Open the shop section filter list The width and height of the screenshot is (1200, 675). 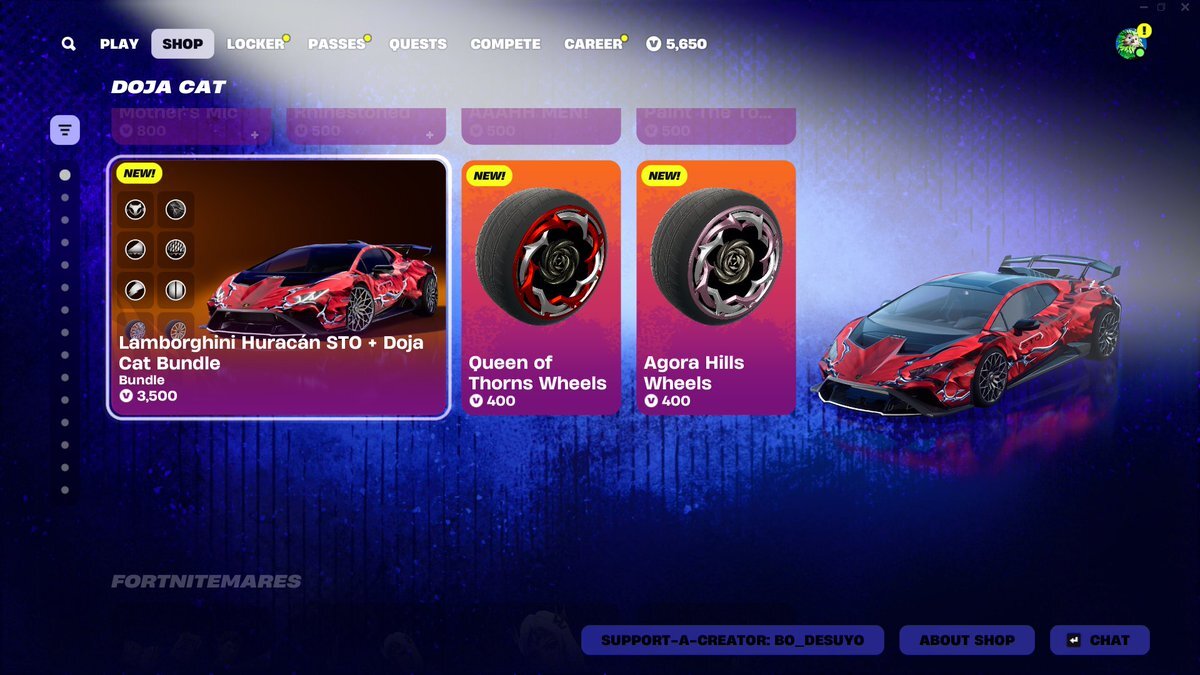(x=65, y=130)
